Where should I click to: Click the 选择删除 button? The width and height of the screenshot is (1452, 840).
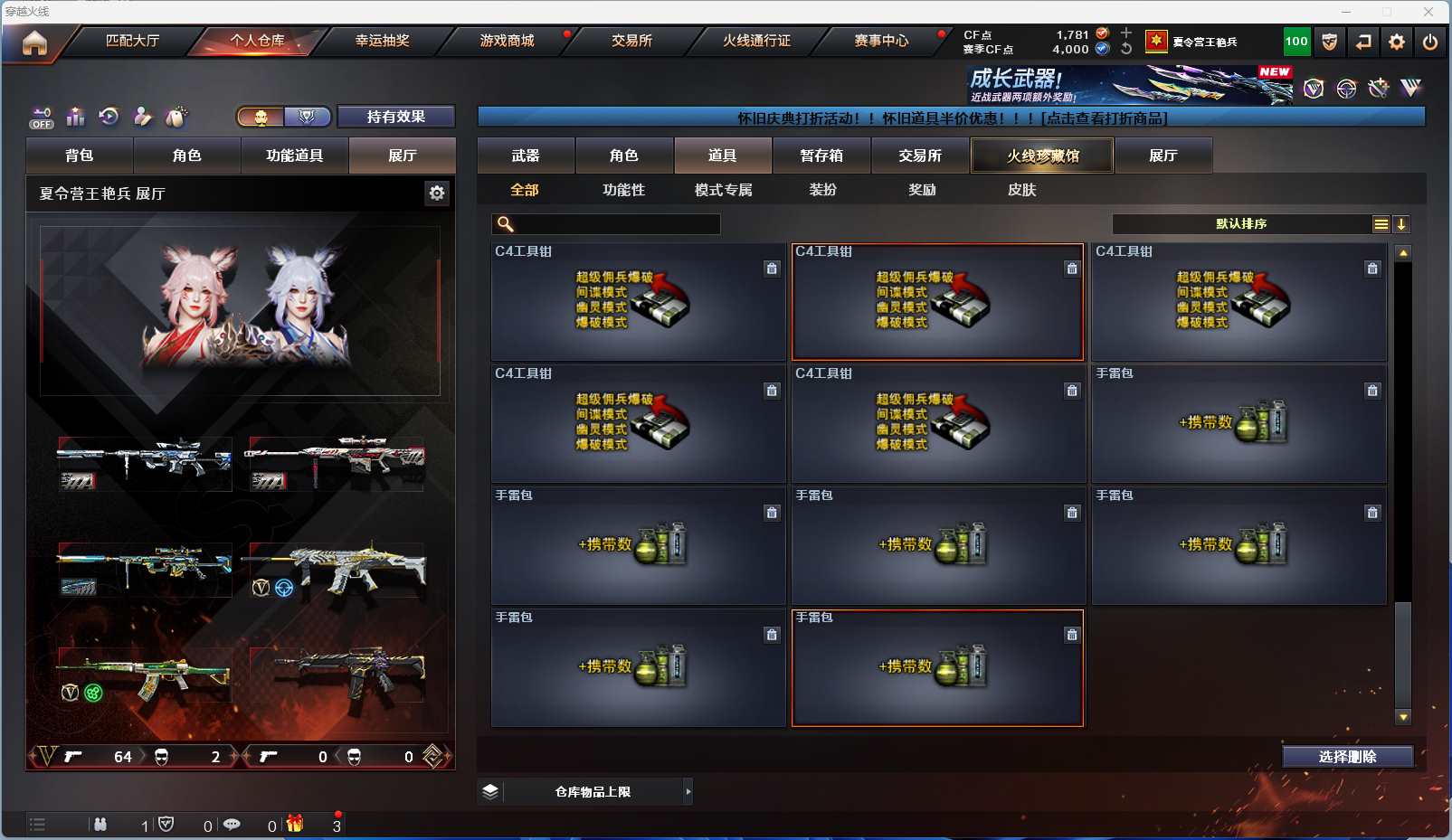click(1347, 757)
